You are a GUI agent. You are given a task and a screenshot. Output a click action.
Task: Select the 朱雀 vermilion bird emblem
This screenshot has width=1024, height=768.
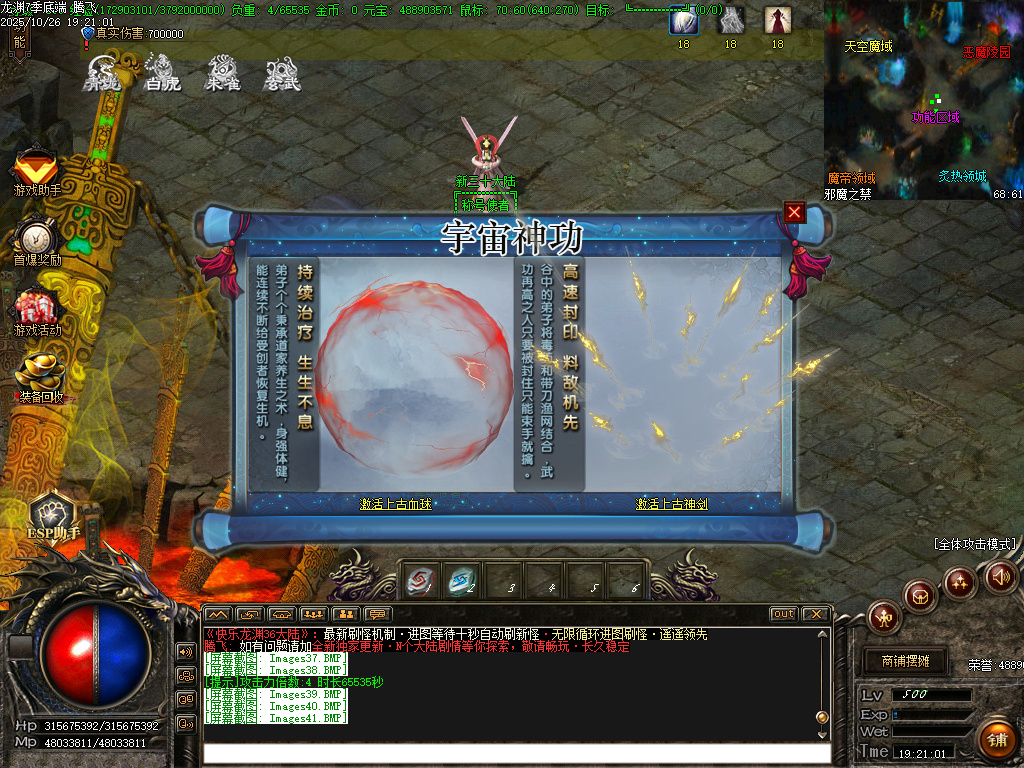(223, 72)
